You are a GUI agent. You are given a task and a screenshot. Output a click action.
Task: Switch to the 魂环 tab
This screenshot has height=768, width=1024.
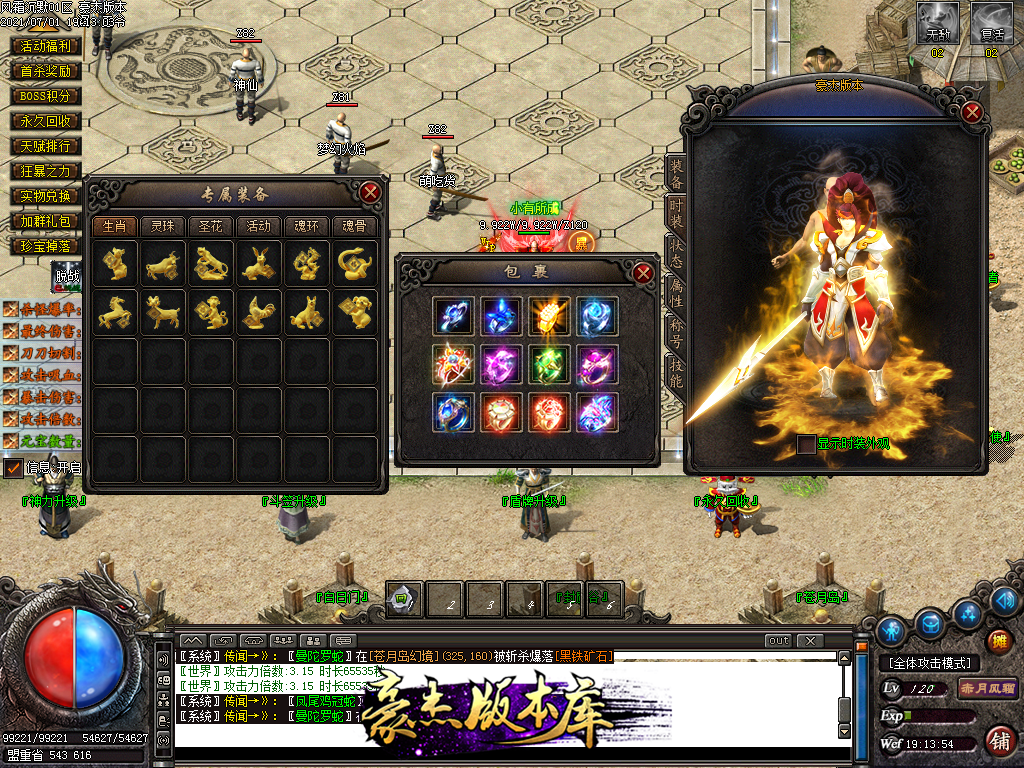(x=307, y=226)
